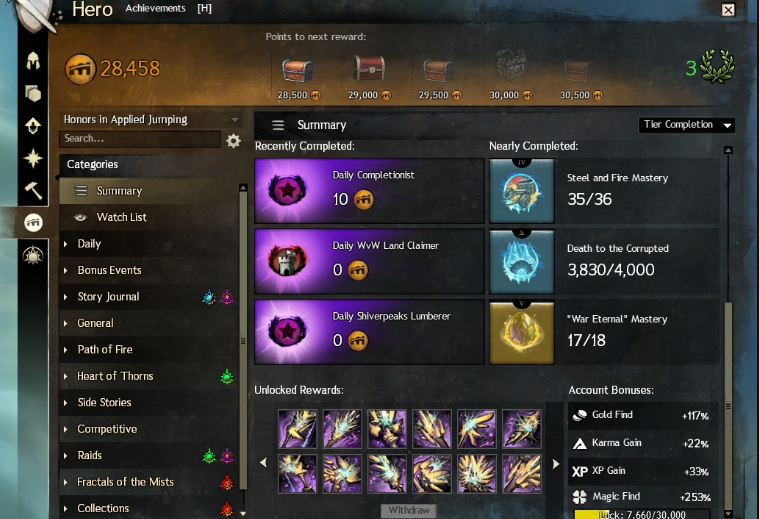
Task: Expand the Bonus Events category
Action: (x=109, y=270)
